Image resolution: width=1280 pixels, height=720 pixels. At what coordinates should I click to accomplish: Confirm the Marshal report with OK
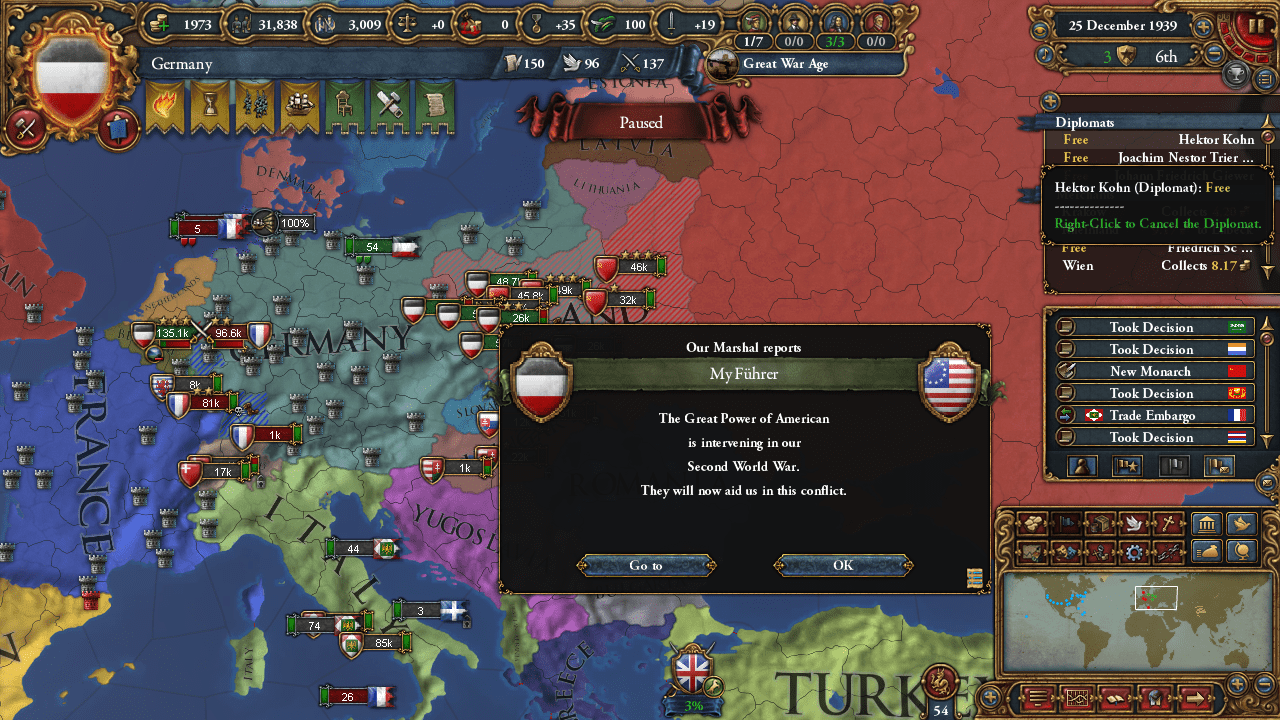coord(841,565)
